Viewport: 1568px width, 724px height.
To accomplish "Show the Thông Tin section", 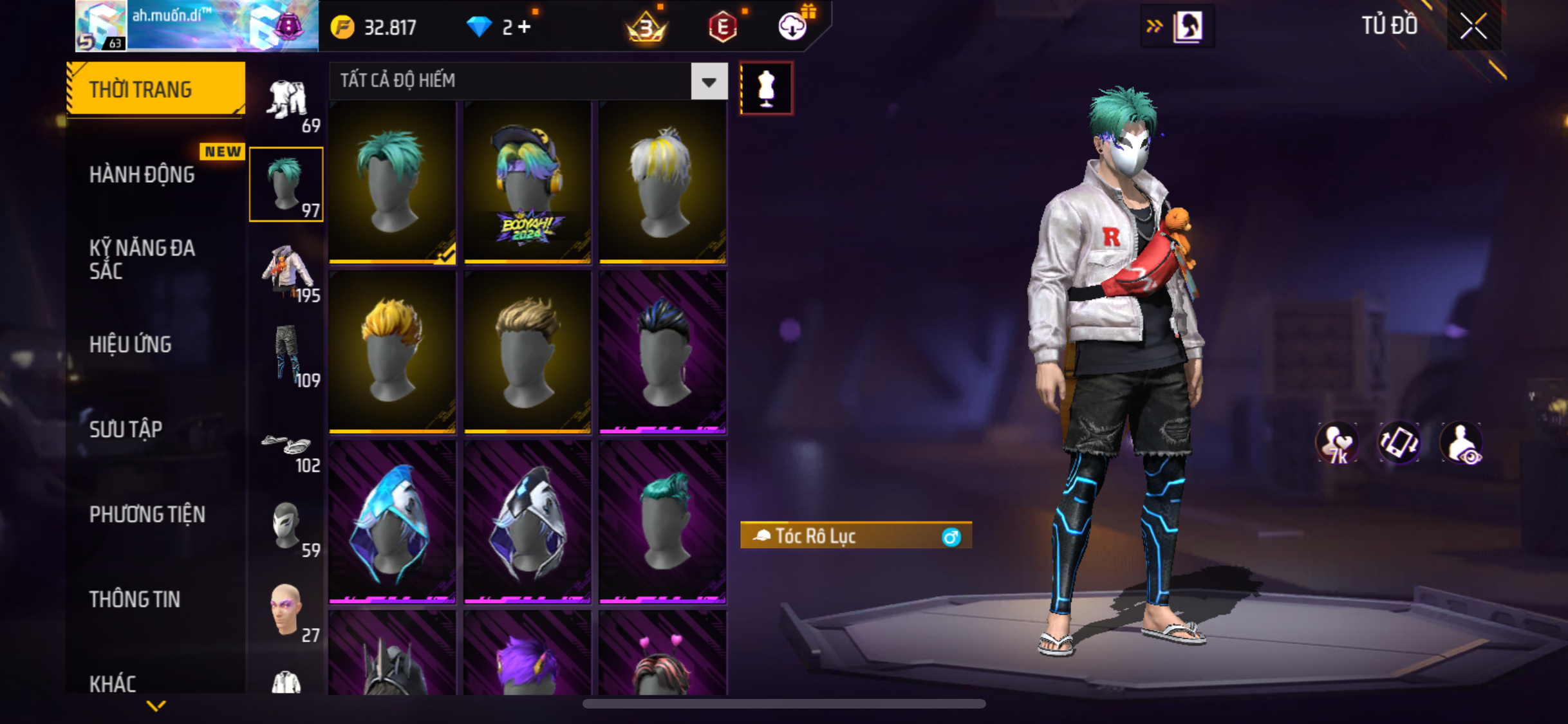I will point(135,599).
